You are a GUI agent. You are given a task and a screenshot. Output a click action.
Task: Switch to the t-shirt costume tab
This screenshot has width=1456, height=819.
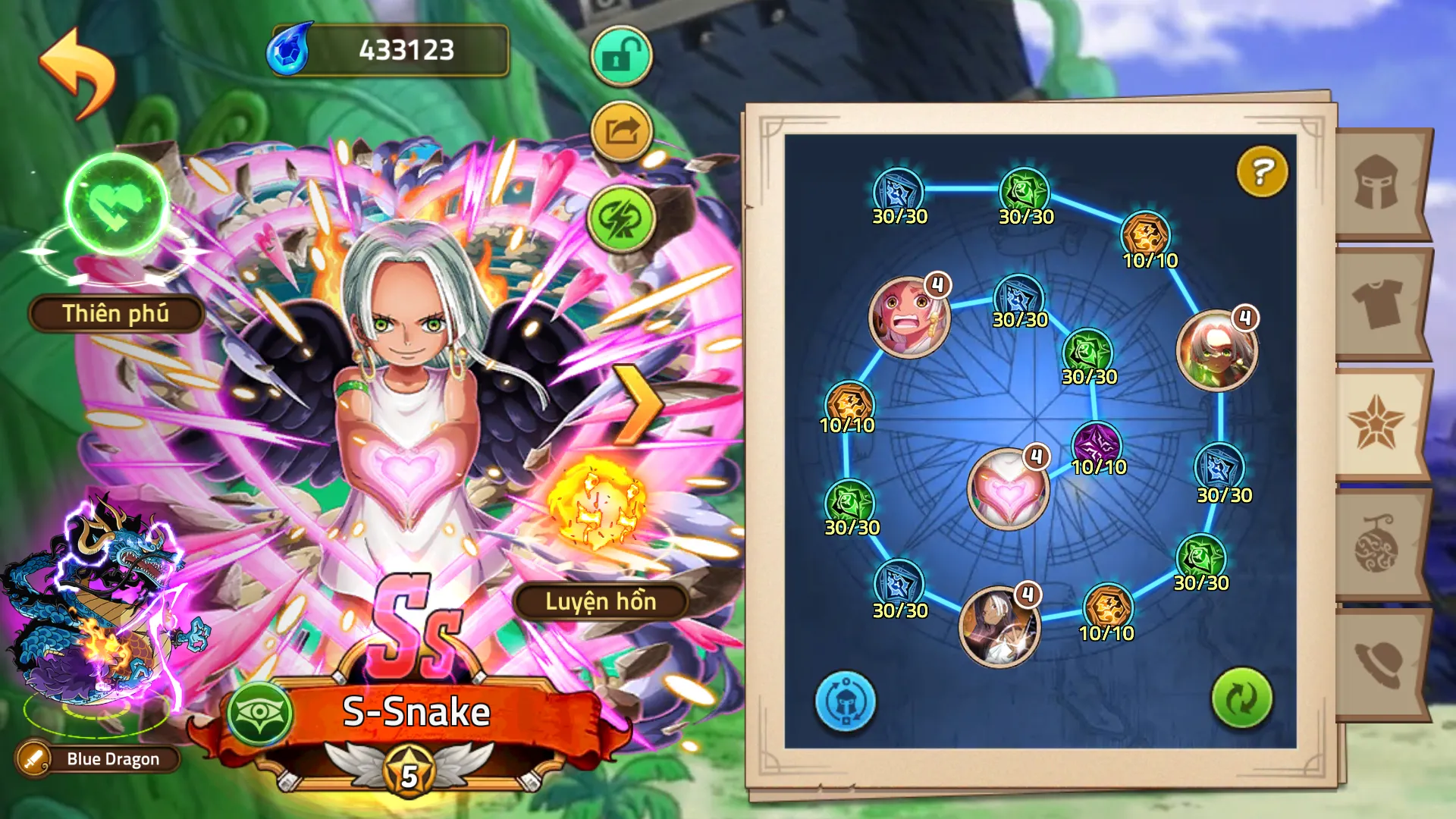coord(1377,303)
